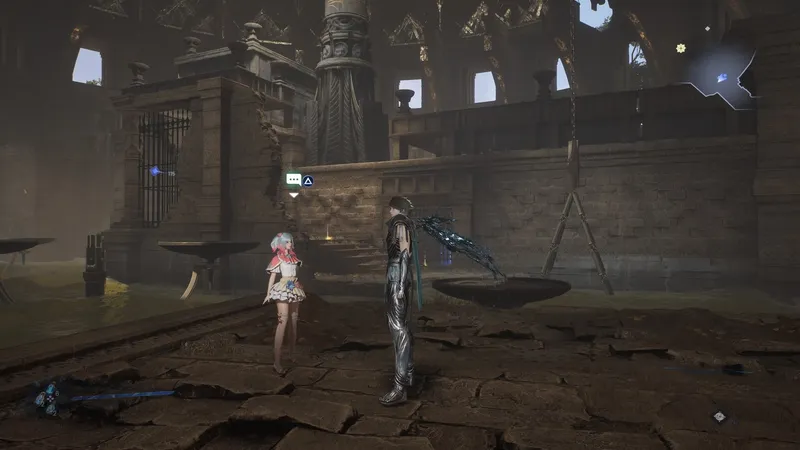This screenshot has height=450, width=800.
Task: Click the white diamond icon in the lower right
Action: [x=718, y=416]
